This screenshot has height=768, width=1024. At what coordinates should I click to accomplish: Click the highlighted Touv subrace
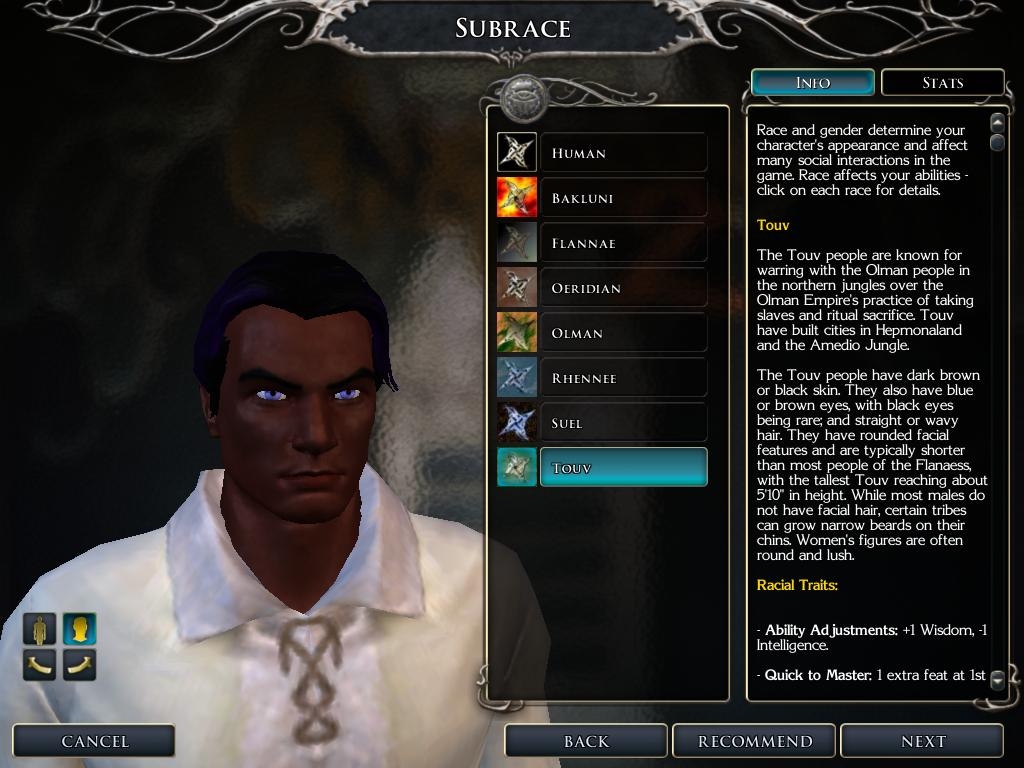(622, 468)
